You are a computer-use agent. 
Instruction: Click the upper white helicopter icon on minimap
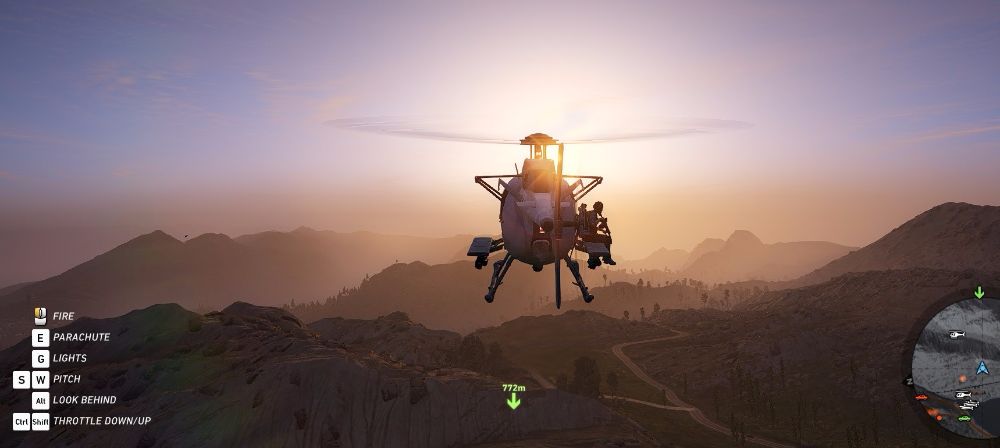(x=956, y=335)
